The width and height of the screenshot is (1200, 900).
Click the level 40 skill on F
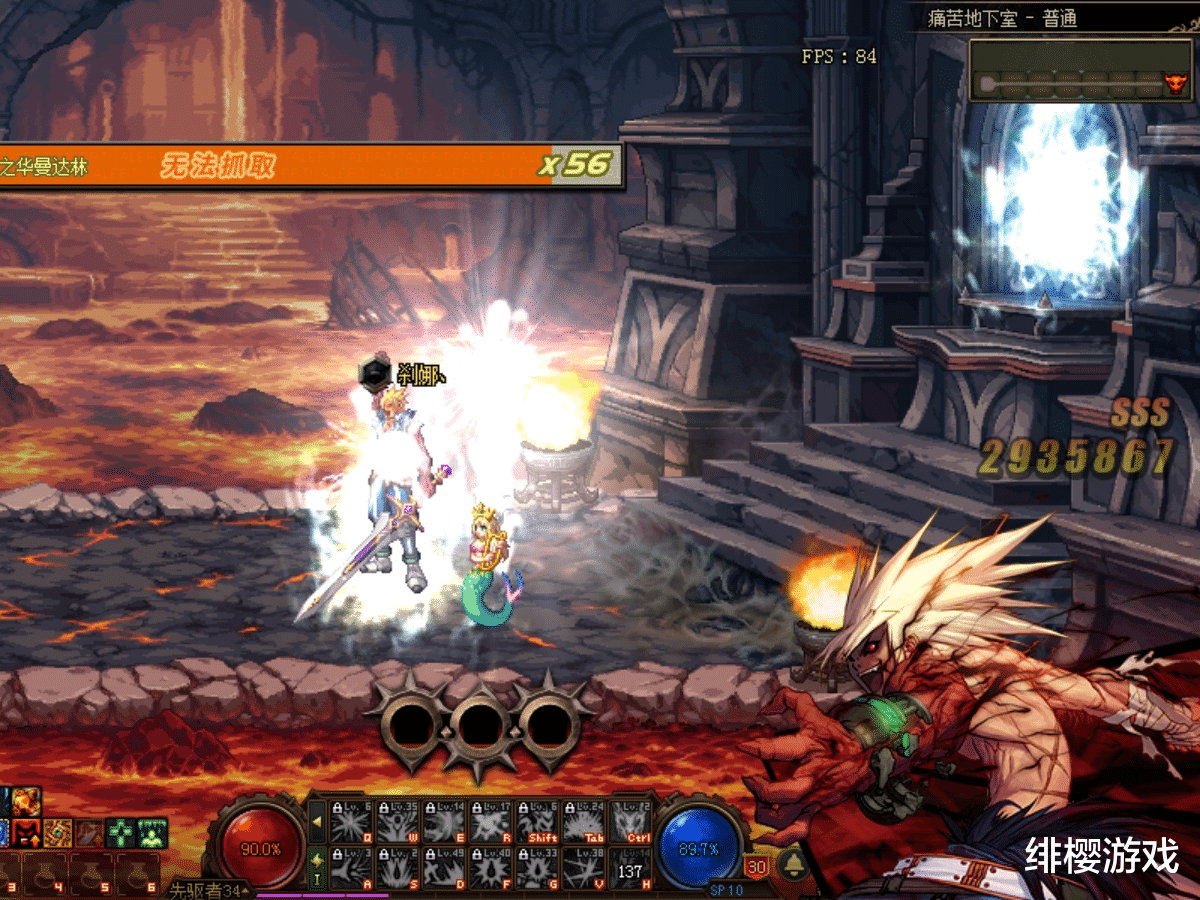click(492, 867)
